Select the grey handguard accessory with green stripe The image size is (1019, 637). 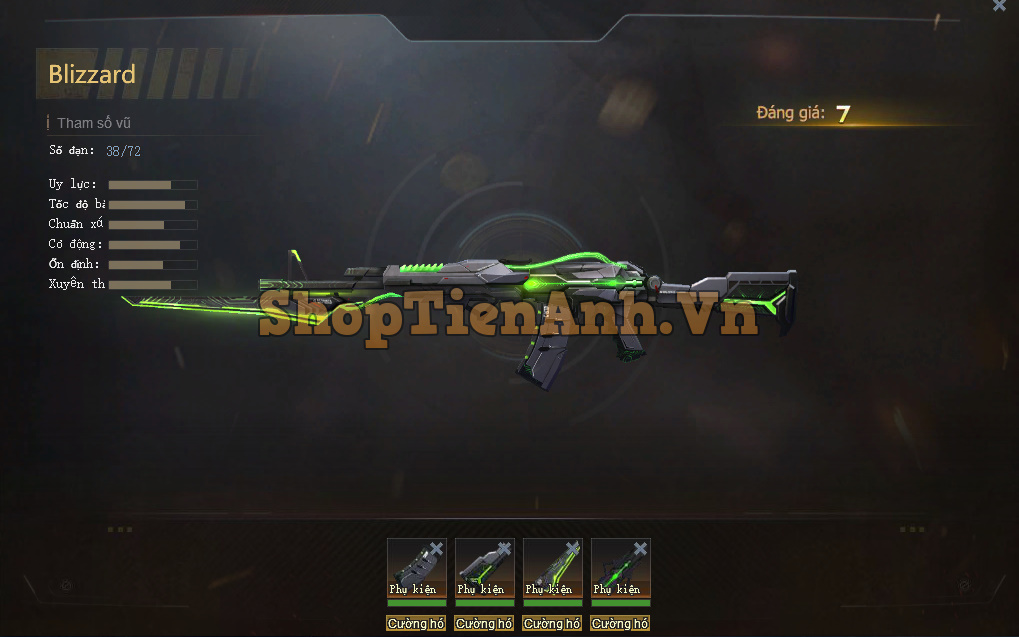[481, 567]
